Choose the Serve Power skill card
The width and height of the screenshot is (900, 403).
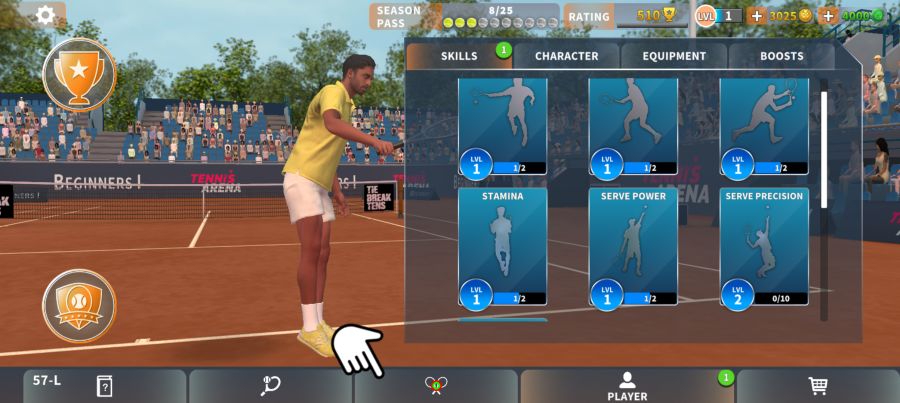633,246
